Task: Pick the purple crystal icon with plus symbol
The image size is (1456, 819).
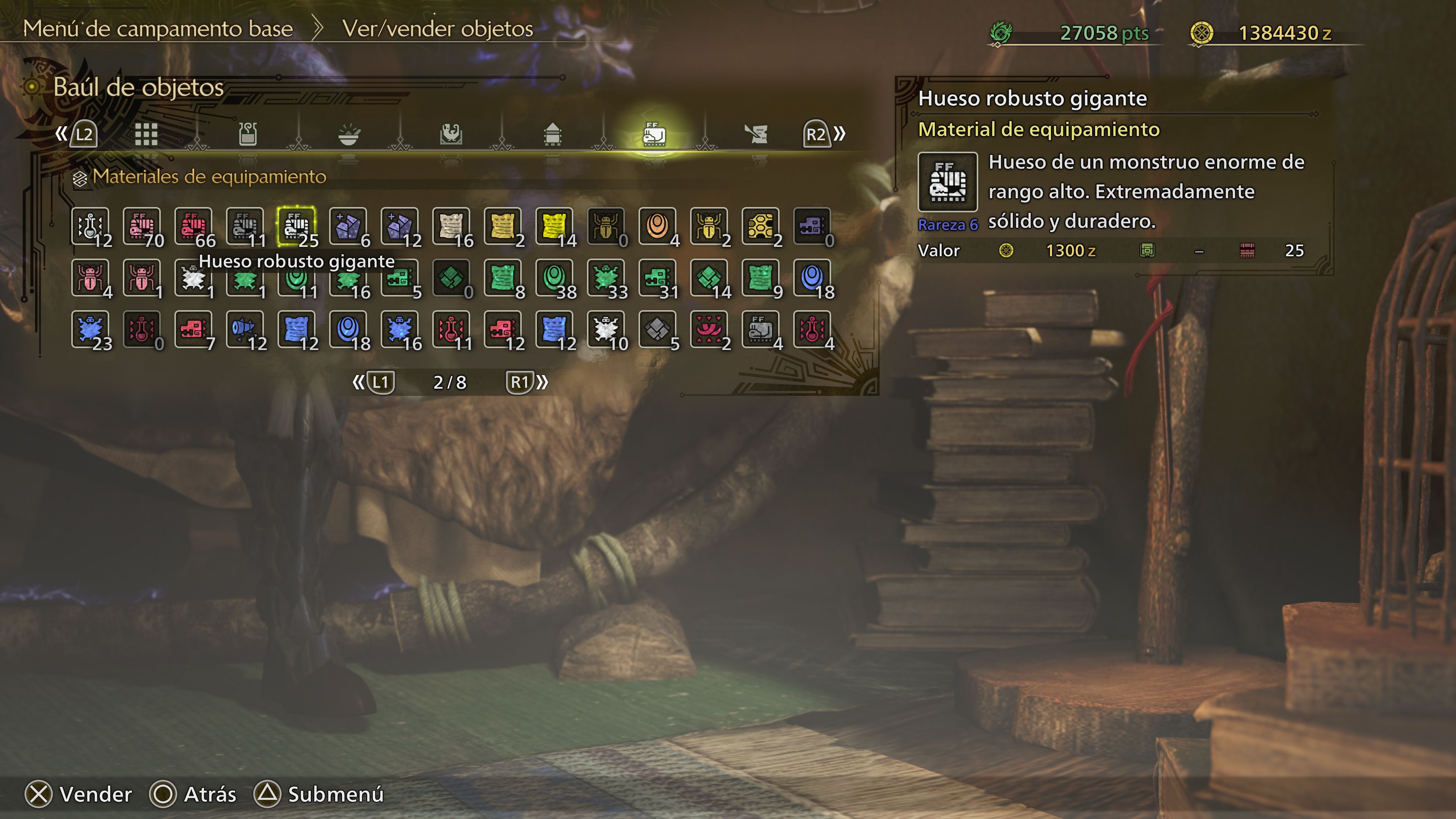Action: (348, 226)
